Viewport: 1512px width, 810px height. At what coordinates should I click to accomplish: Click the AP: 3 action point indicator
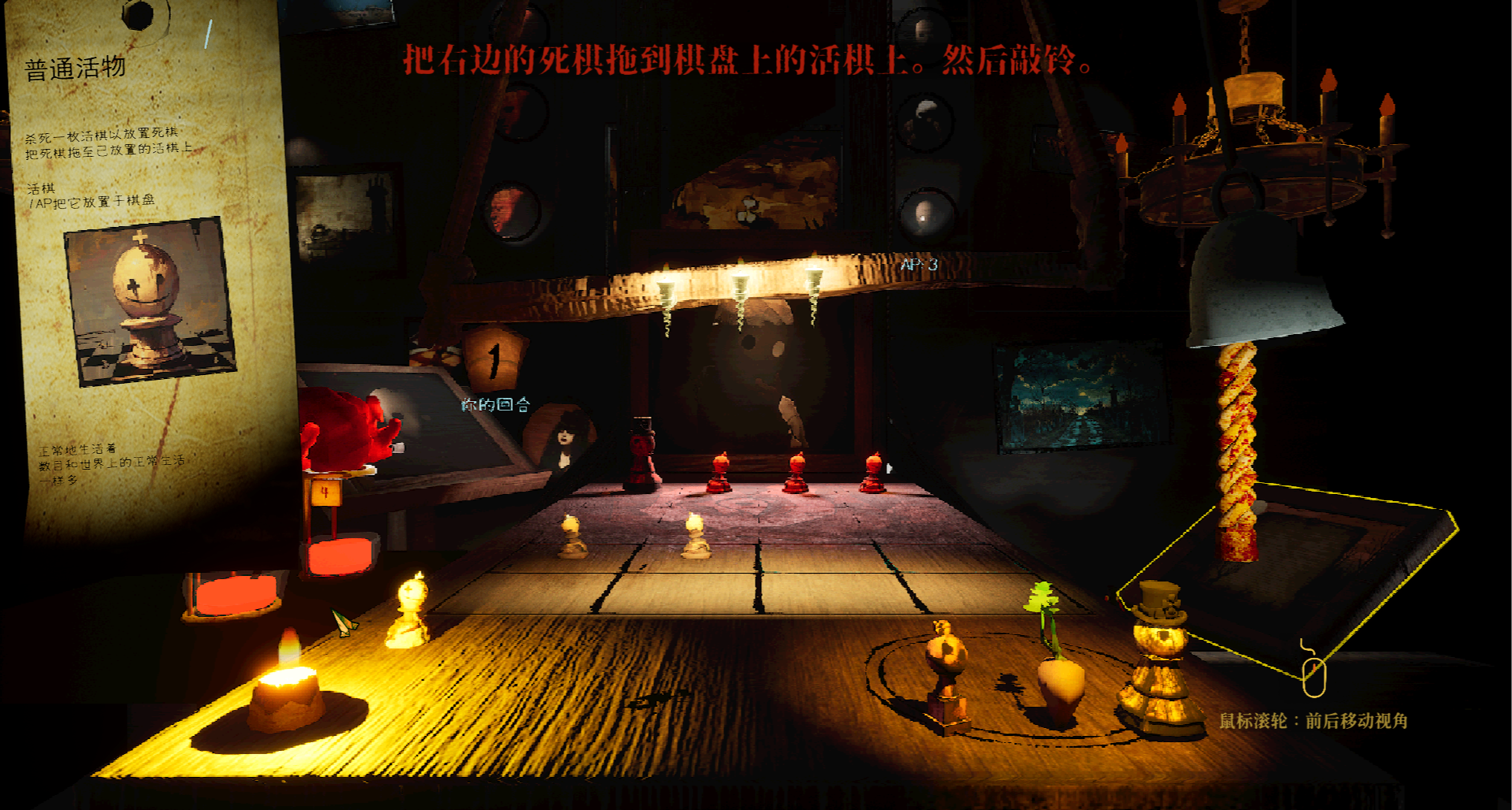pos(918,264)
